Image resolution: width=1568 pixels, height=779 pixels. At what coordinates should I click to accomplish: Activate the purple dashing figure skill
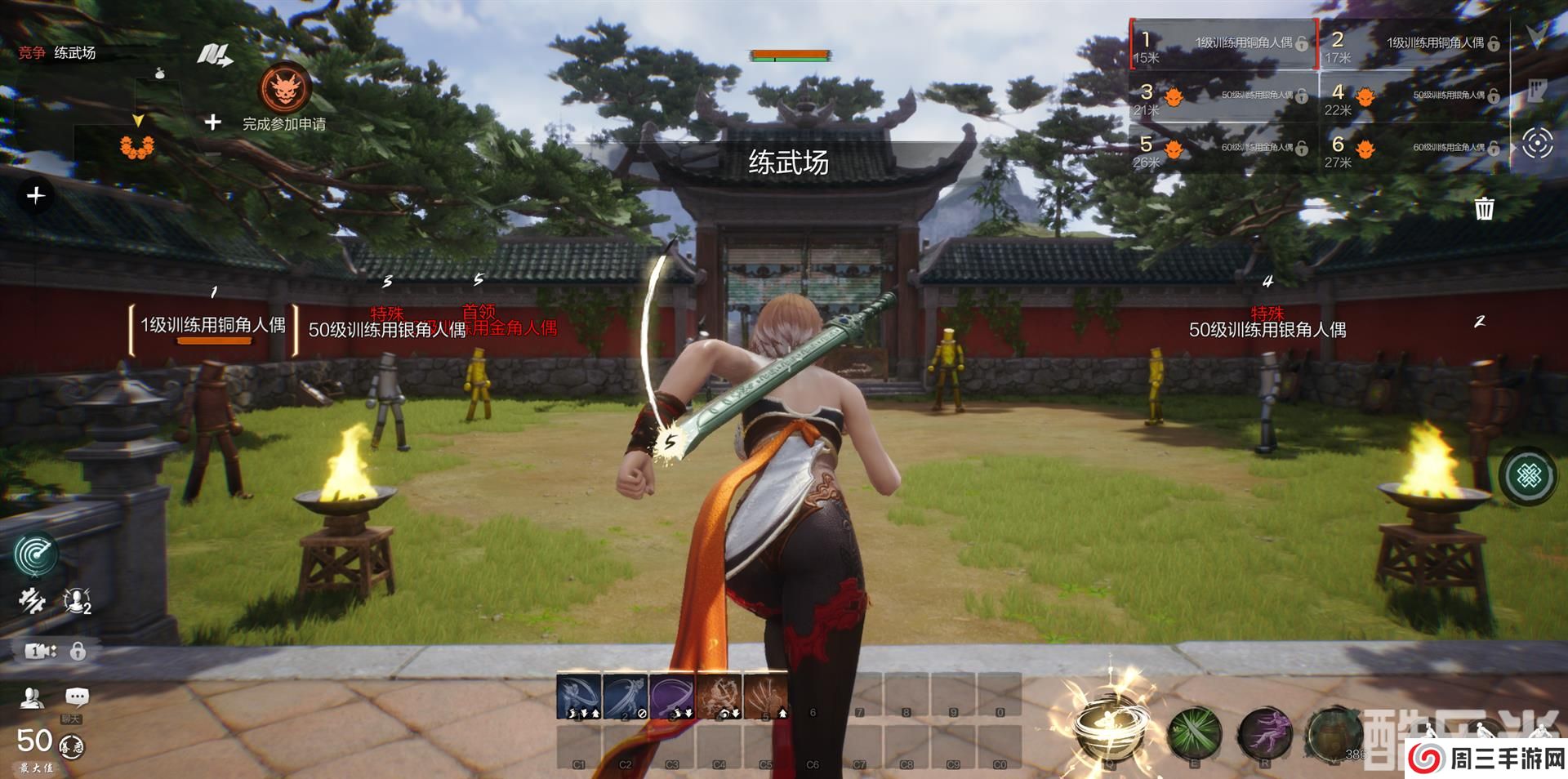pos(1265,732)
